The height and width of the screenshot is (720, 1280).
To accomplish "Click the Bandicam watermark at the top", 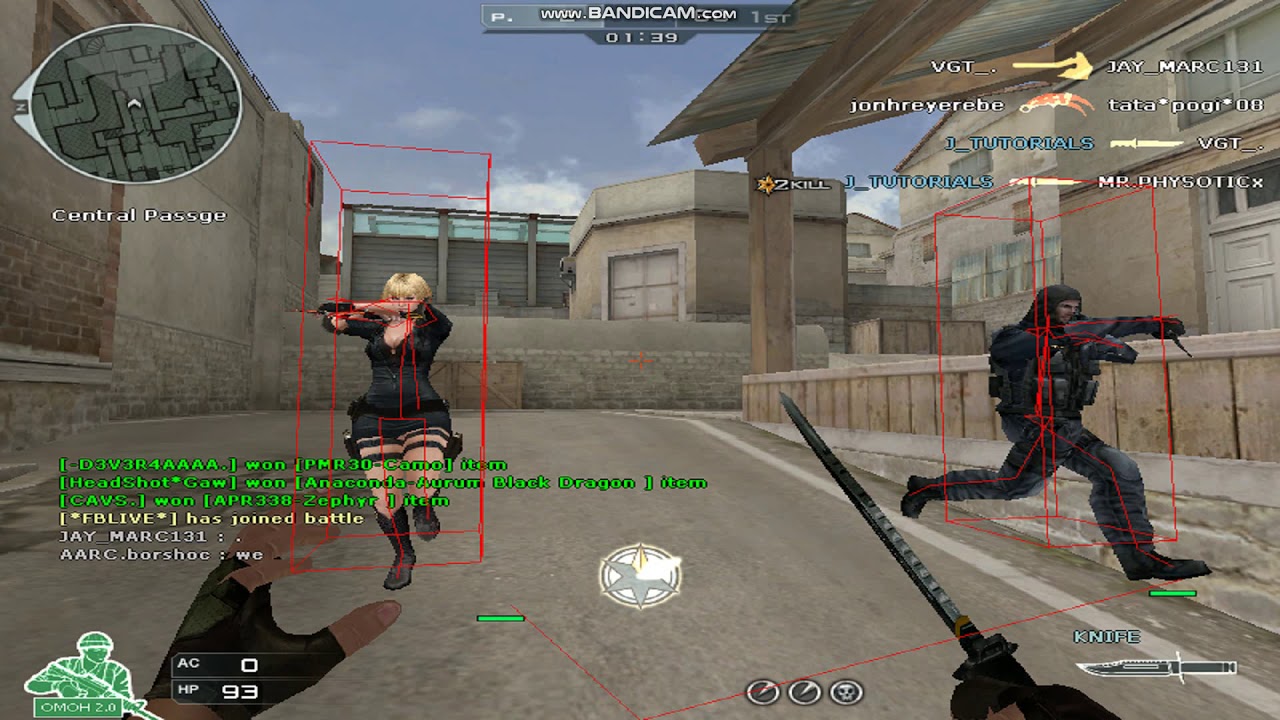I will (638, 14).
